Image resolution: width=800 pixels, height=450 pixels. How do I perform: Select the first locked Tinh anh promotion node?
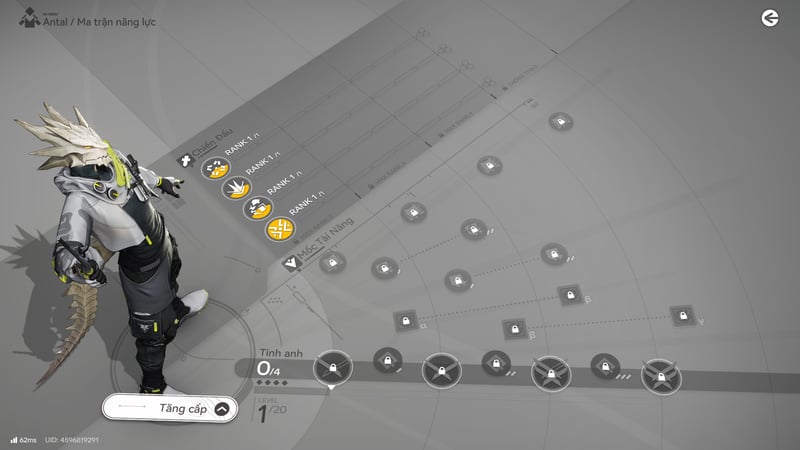(x=333, y=368)
